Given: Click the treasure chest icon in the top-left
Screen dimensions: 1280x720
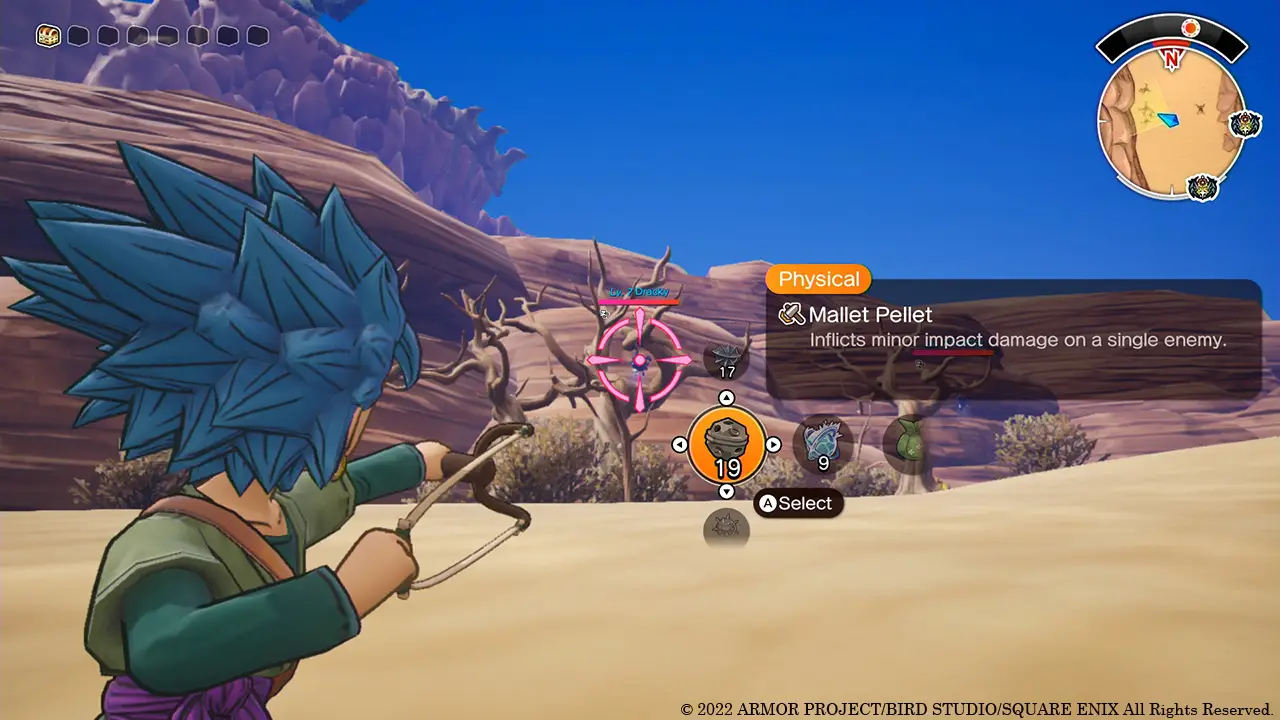Looking at the screenshot, I should click(x=47, y=36).
